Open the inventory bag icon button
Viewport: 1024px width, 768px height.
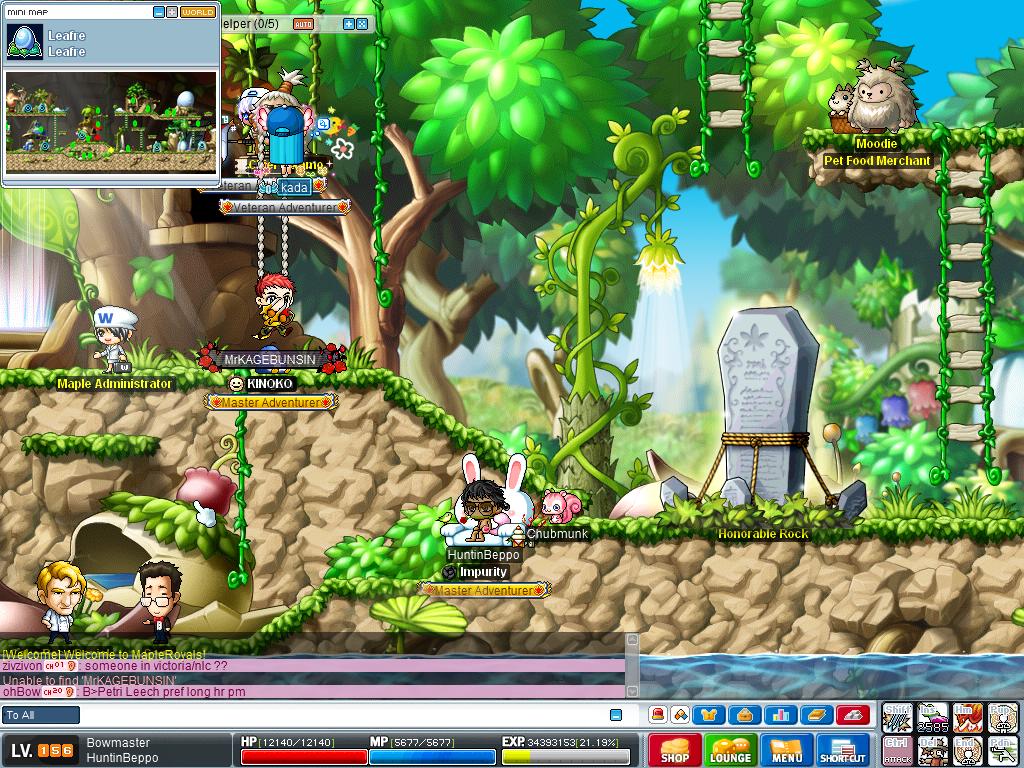point(745,714)
